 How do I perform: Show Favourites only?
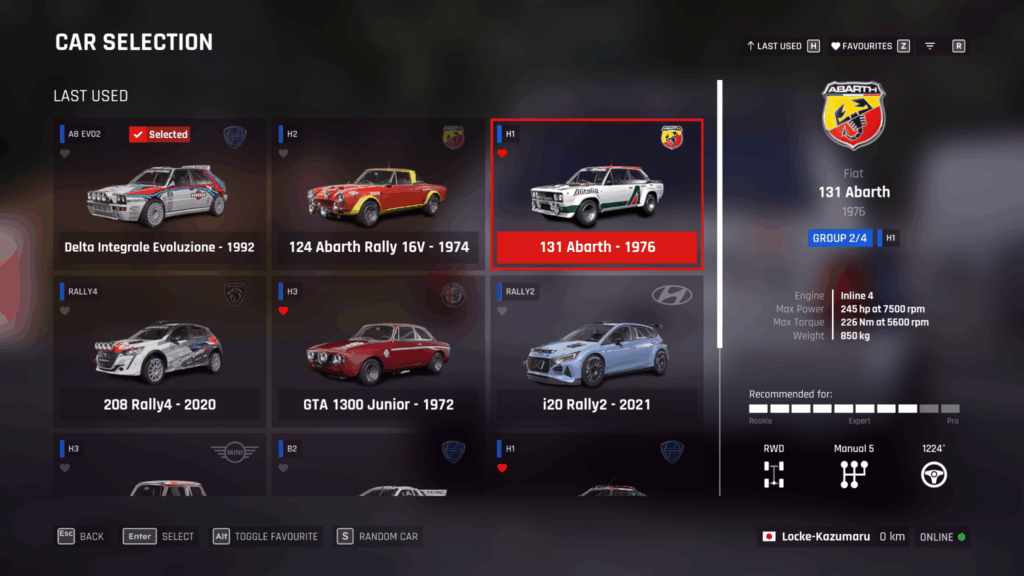tap(868, 46)
